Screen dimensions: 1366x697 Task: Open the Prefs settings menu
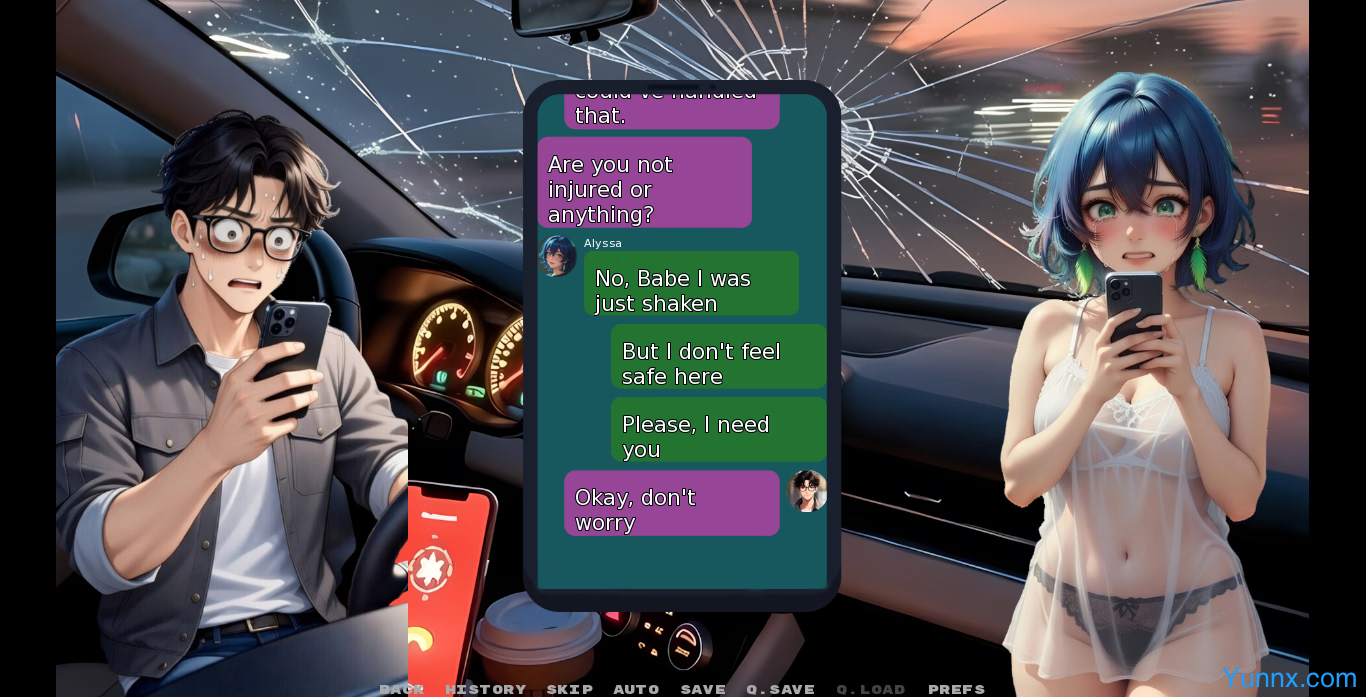point(956,689)
